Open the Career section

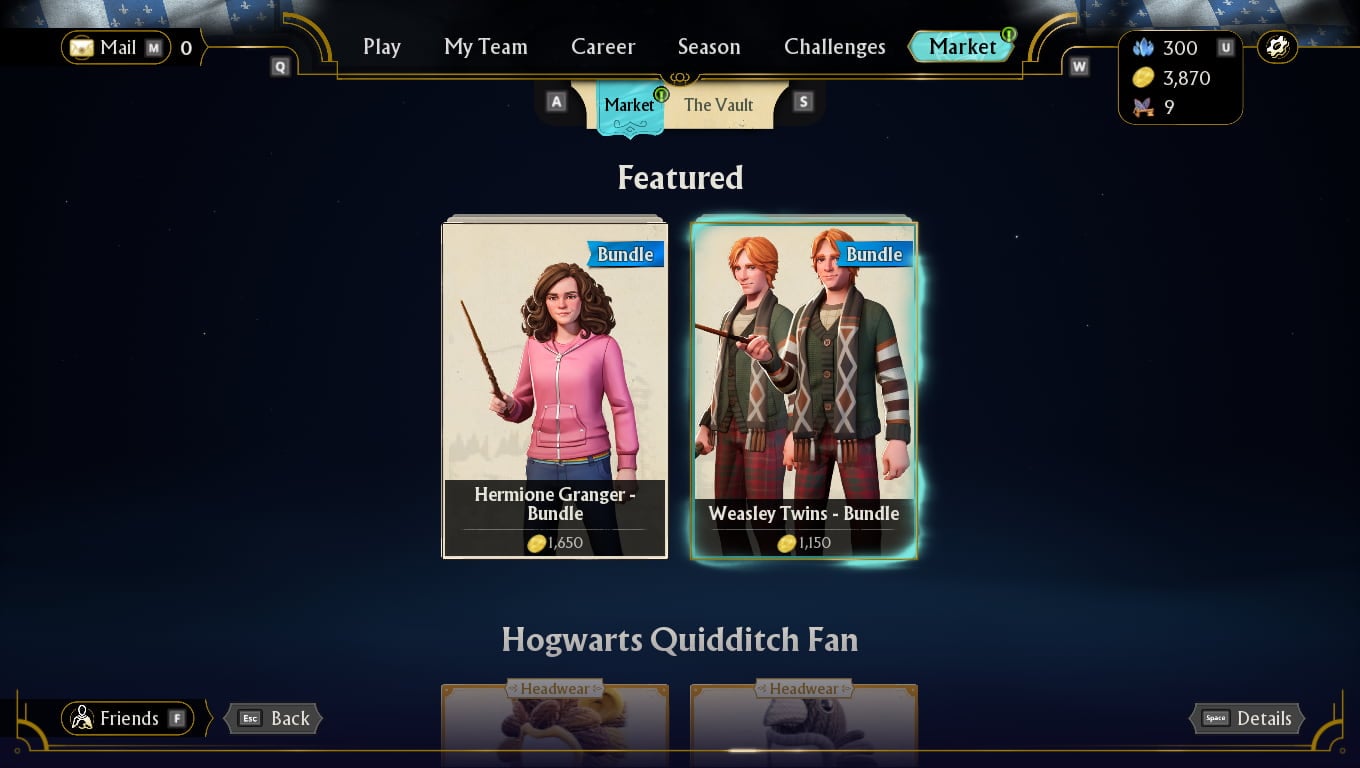[603, 46]
